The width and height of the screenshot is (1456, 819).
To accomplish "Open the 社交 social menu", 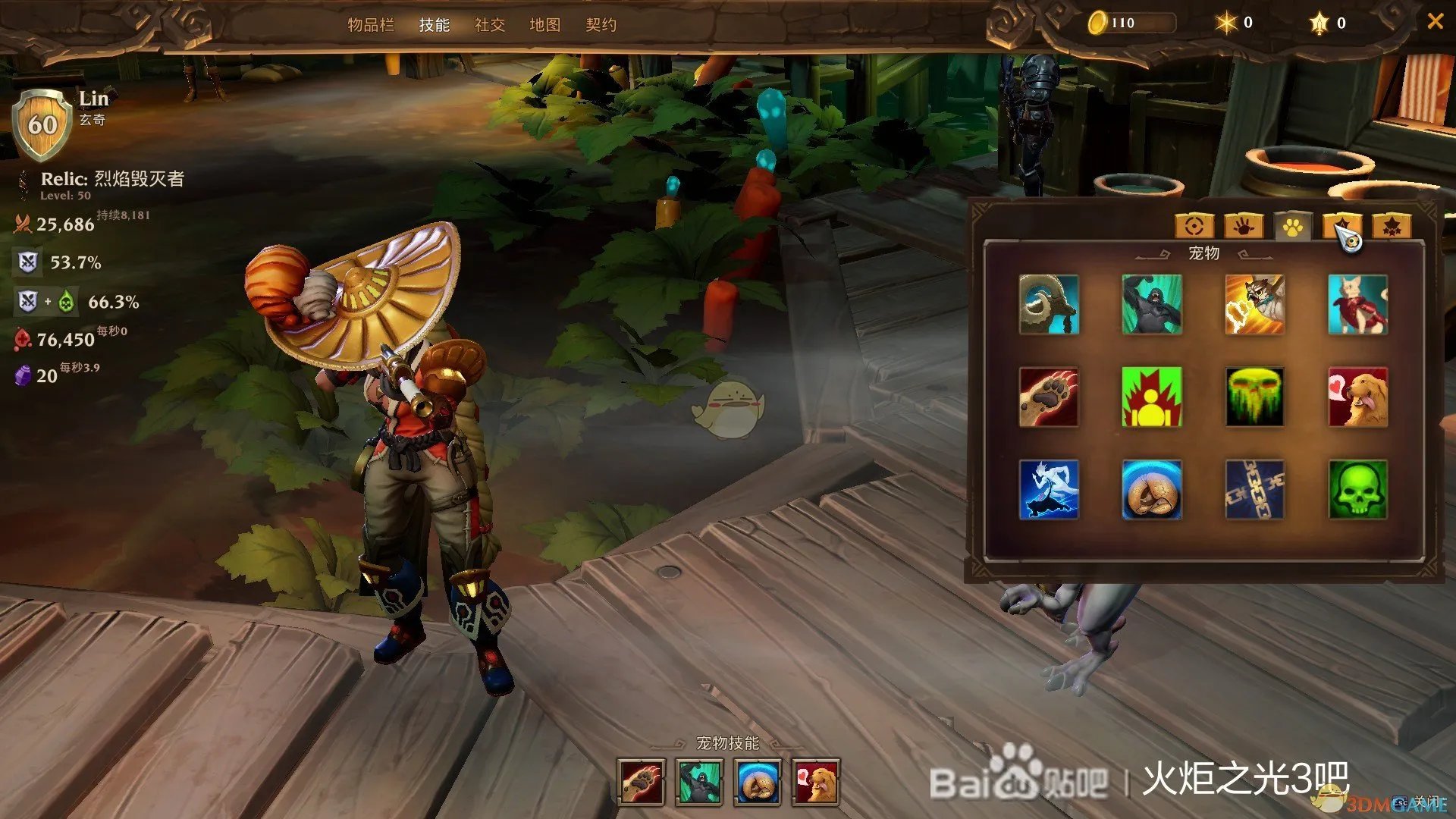I will [x=490, y=25].
